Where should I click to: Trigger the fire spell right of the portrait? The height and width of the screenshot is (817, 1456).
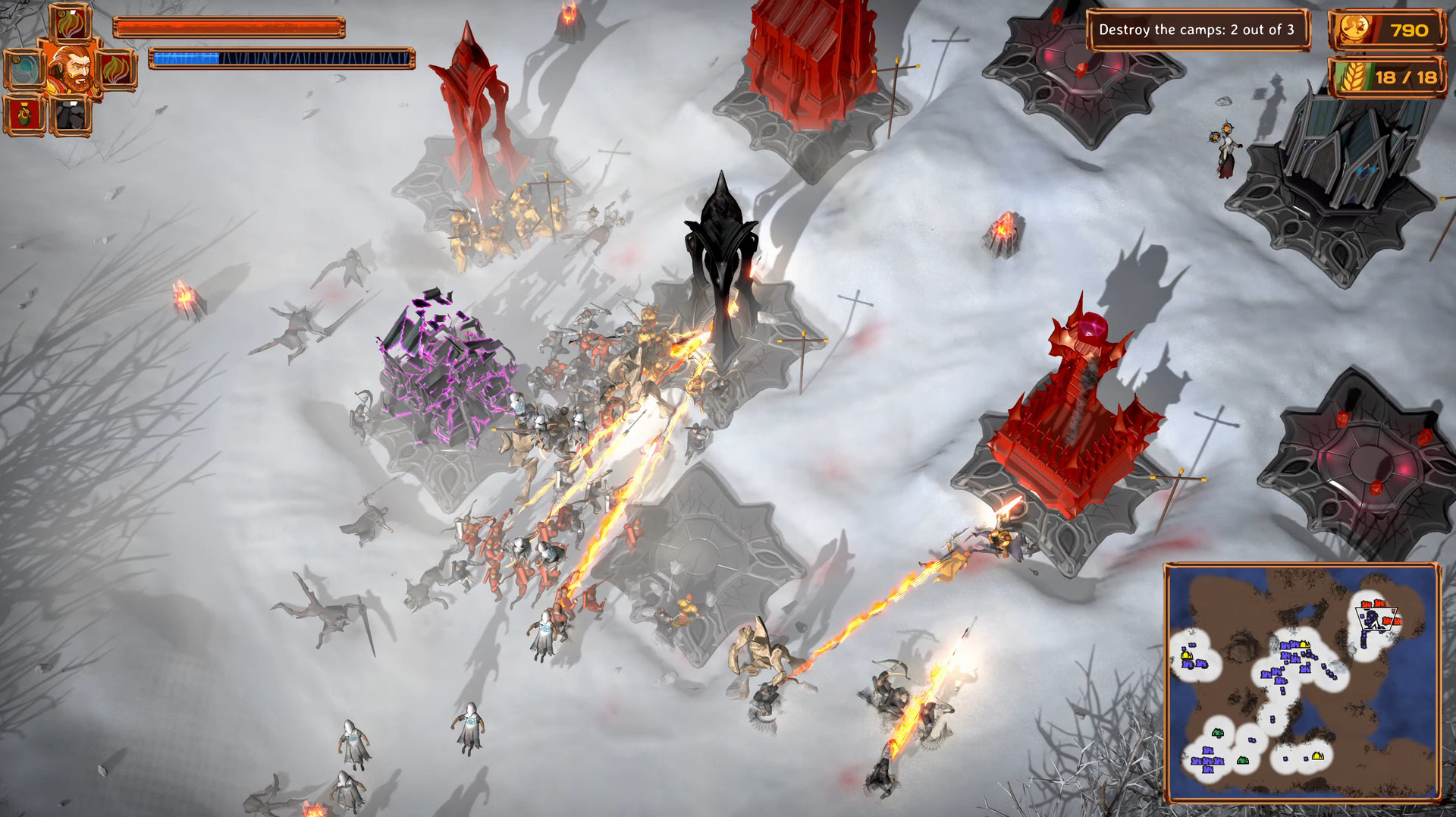[x=117, y=70]
